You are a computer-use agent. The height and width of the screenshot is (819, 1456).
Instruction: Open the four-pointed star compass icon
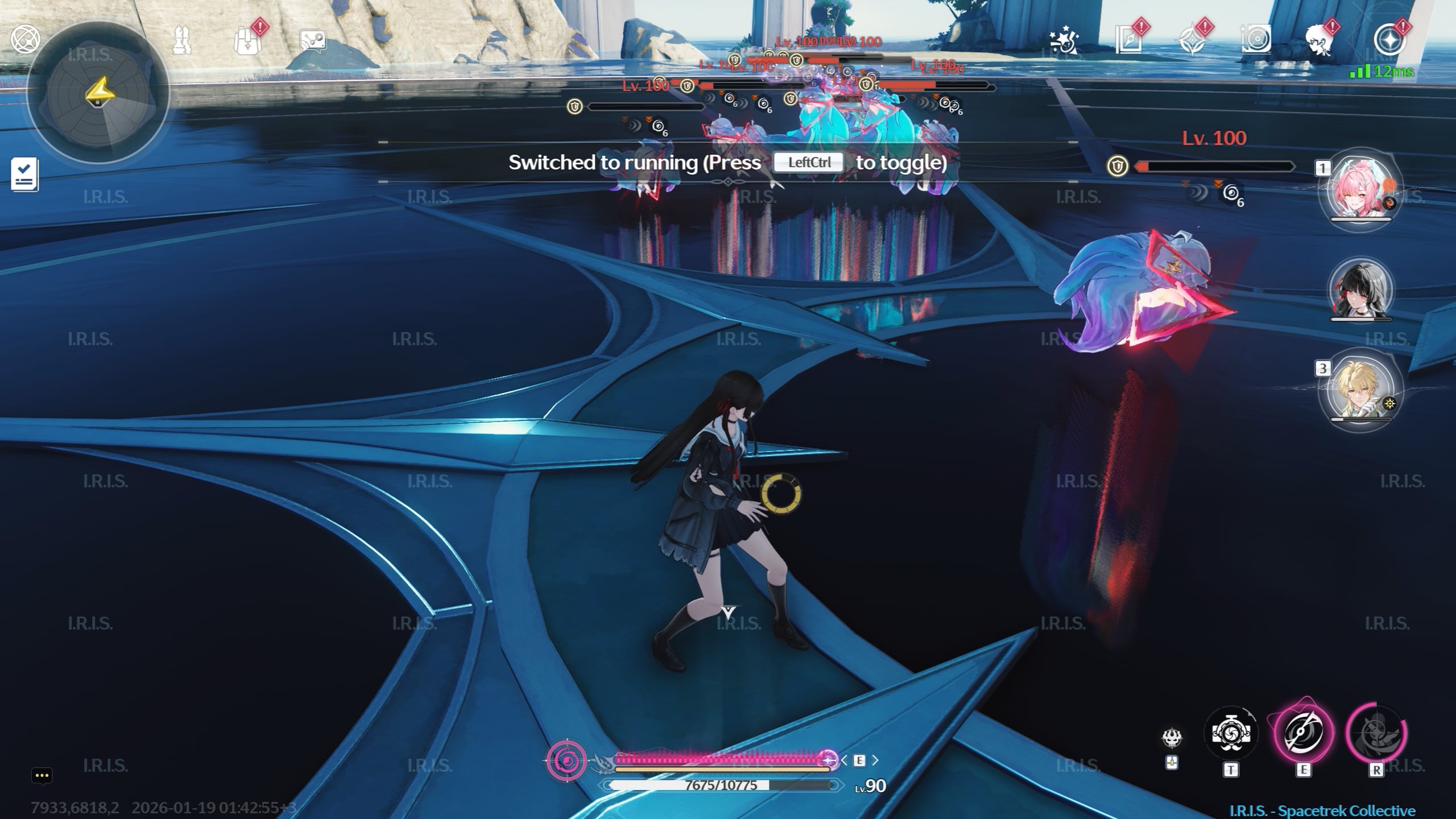pos(1192,41)
